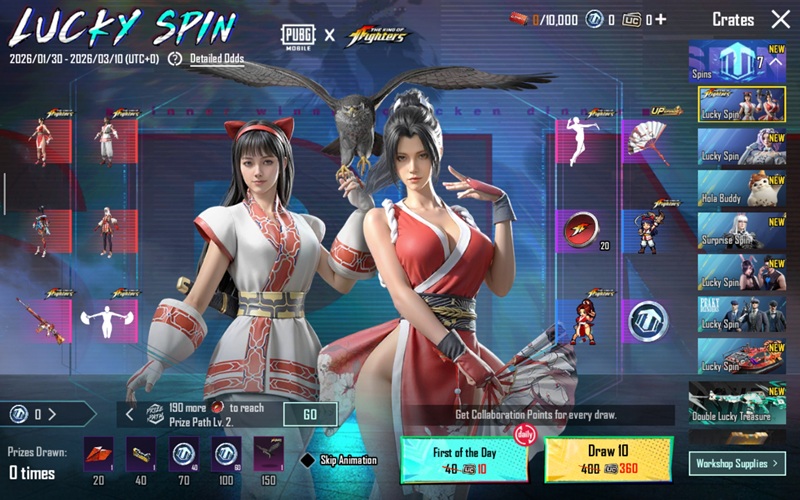Viewport: 800px width, 500px height.
Task: View the silver coin prize tile
Action: [x=647, y=321]
